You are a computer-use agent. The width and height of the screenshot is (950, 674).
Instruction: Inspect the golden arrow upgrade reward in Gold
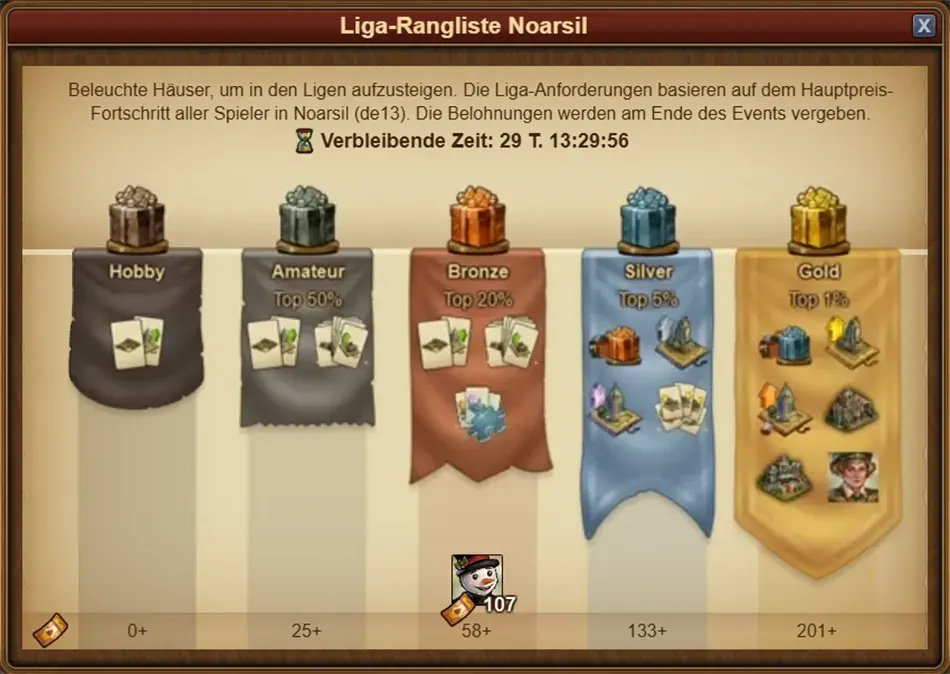point(852,340)
